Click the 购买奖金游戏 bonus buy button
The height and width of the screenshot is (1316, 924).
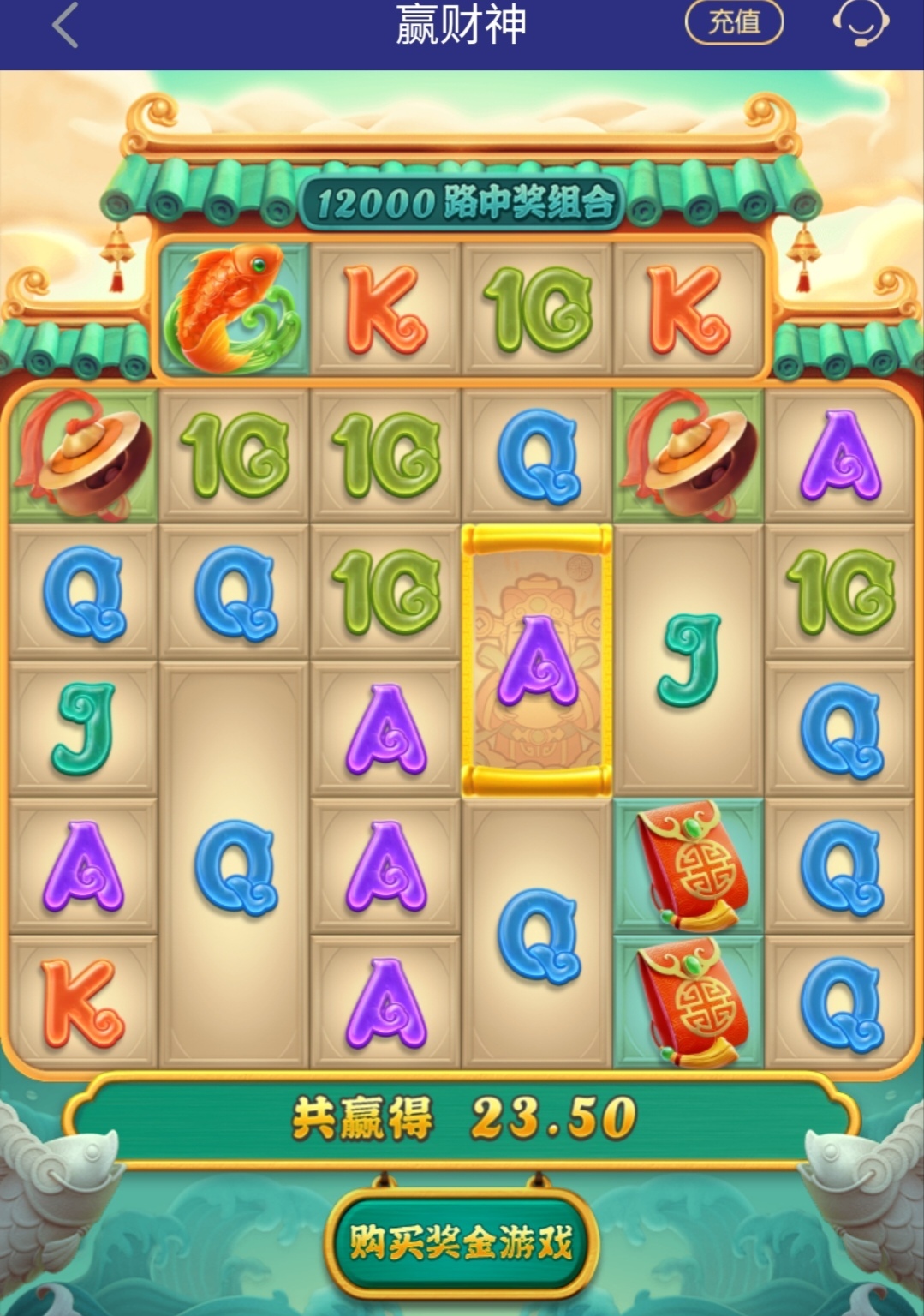point(461,1241)
